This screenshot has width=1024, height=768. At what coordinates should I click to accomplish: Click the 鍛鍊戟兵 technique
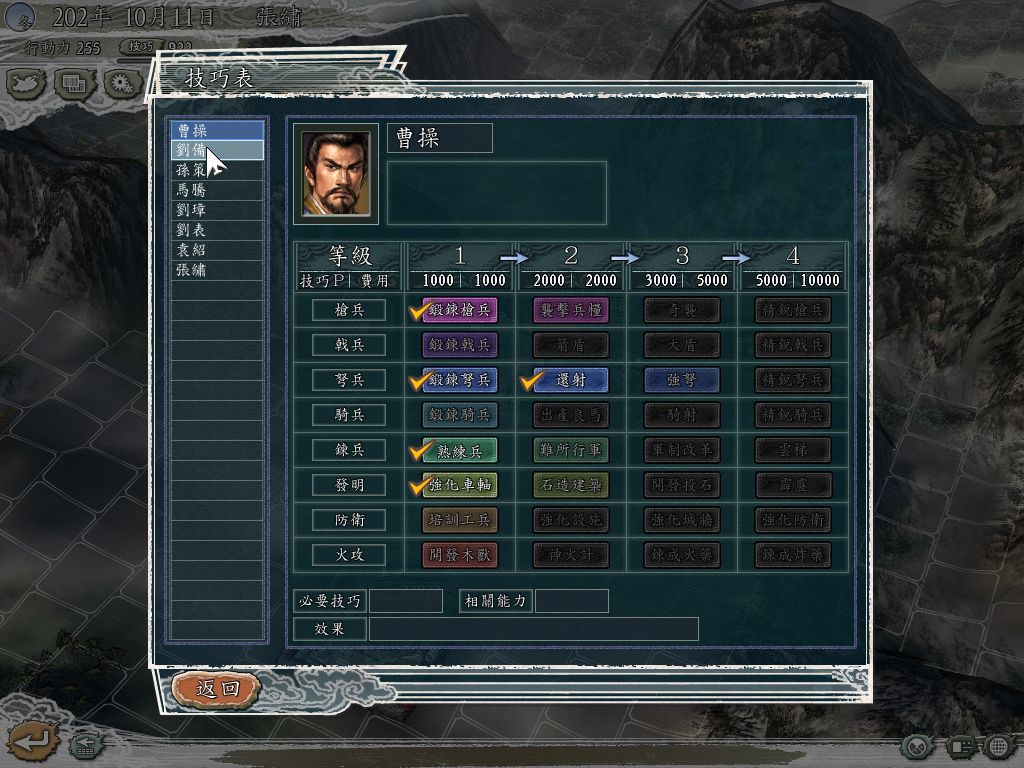(x=460, y=346)
